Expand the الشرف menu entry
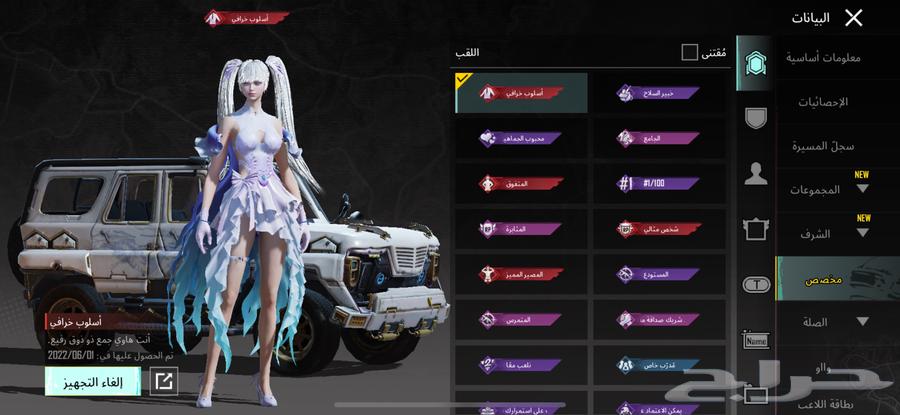900x415 pixels. pyautogui.click(x=836, y=234)
